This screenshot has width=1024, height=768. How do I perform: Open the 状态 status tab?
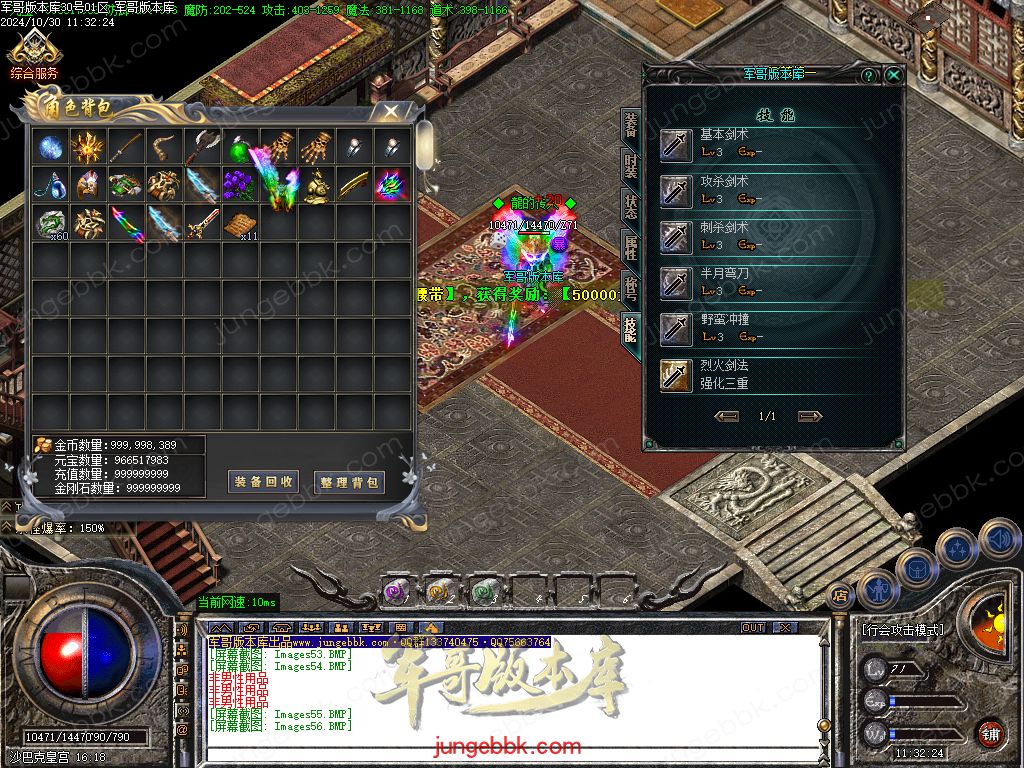(x=631, y=206)
